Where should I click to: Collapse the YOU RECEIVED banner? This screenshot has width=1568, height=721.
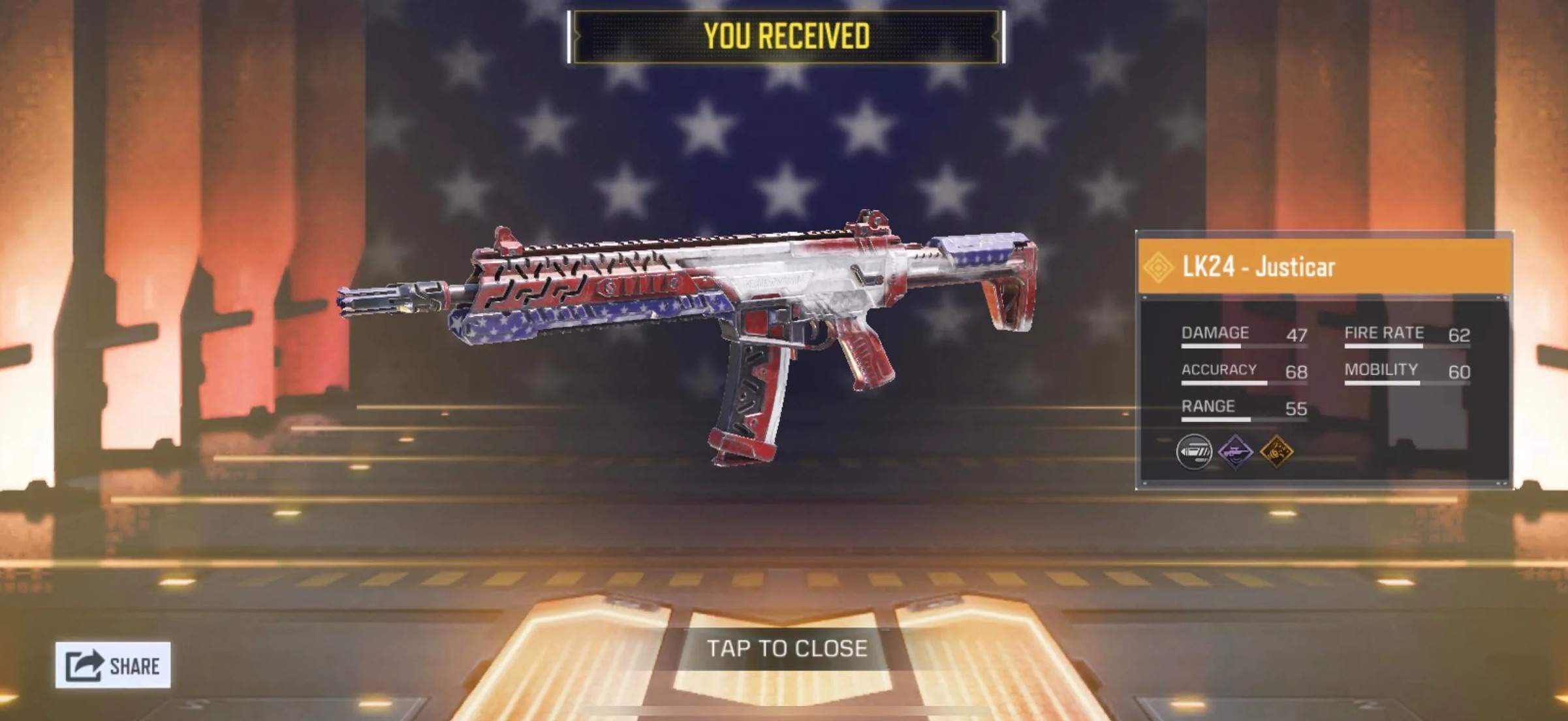tap(783, 36)
